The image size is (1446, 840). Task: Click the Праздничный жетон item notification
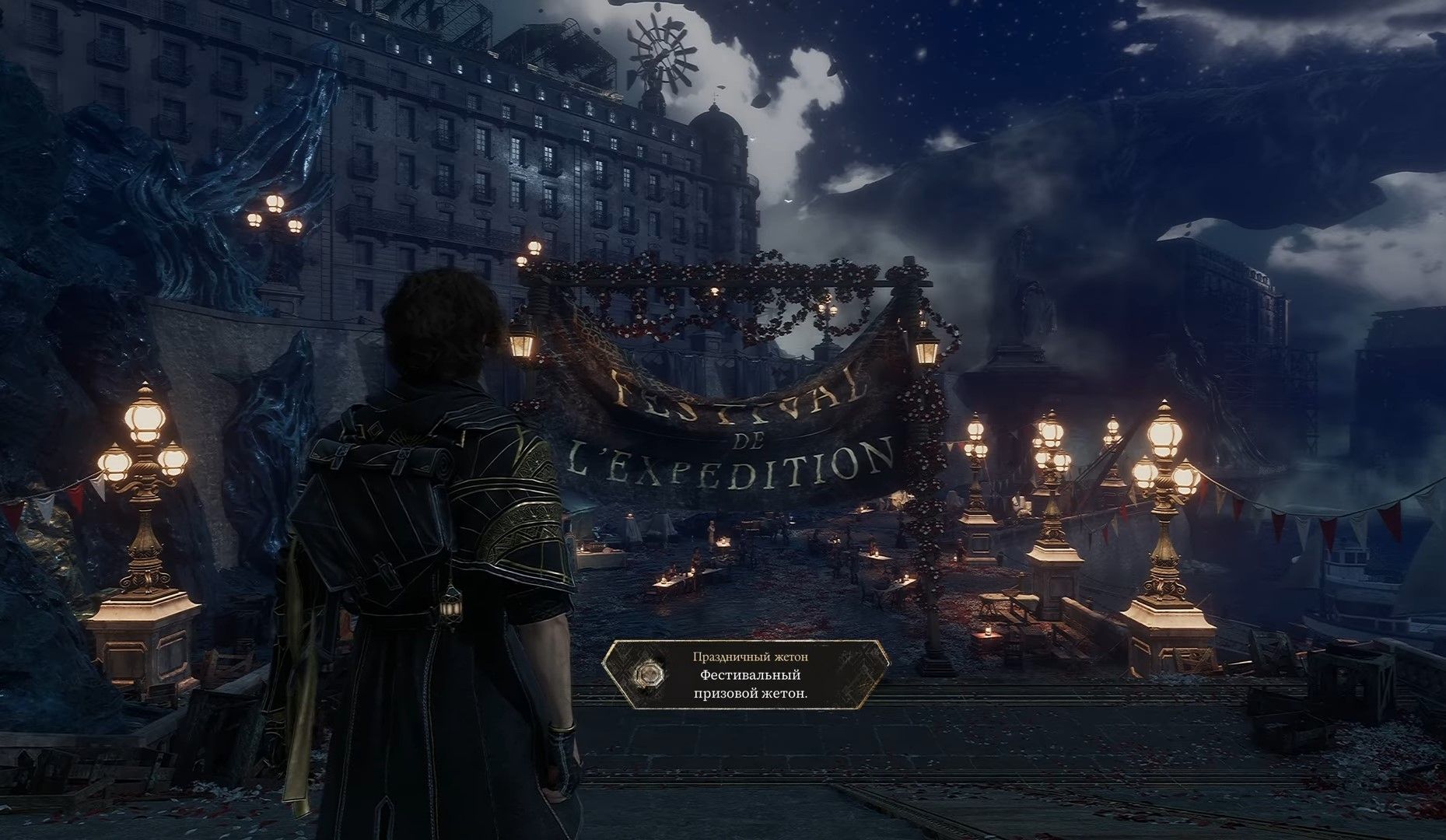click(747, 675)
